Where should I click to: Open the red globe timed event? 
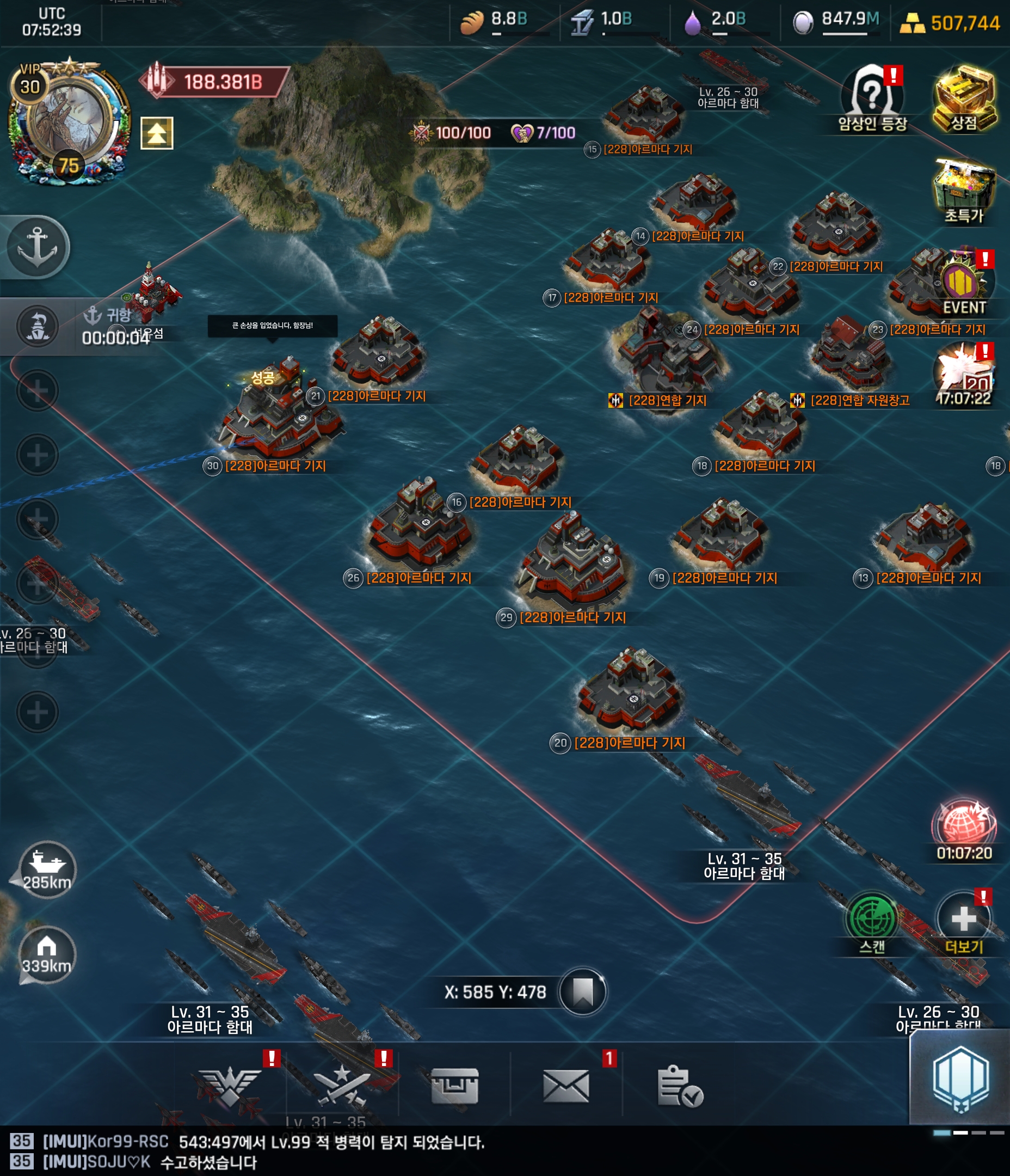point(963,826)
